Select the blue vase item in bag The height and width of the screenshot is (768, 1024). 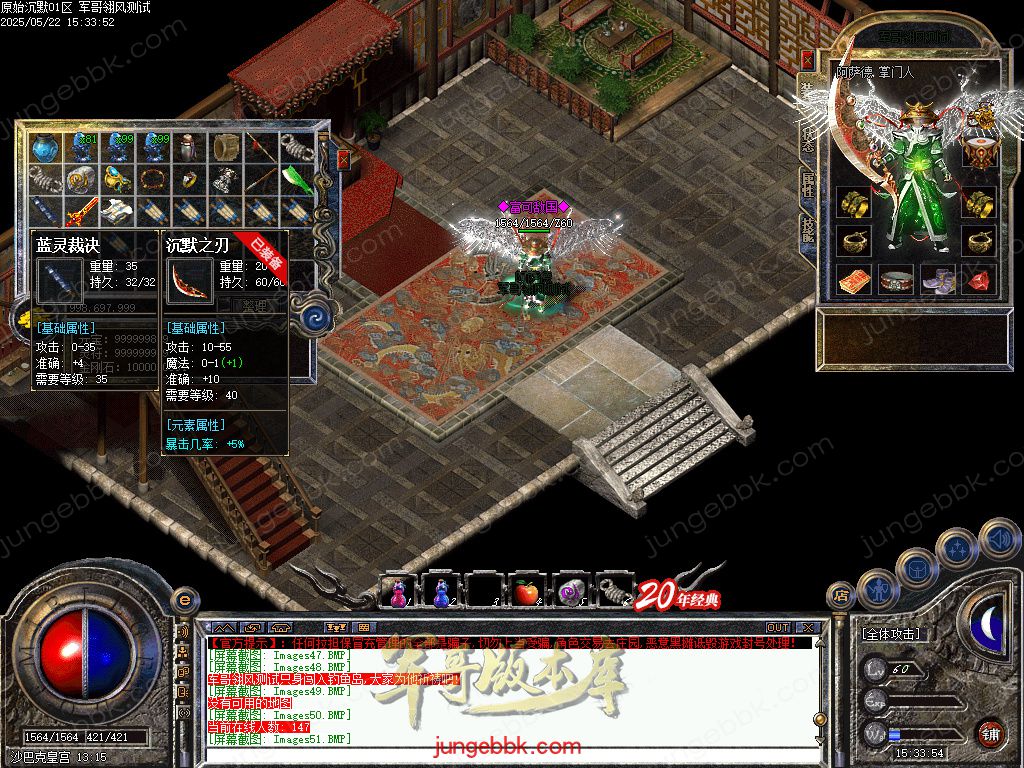44,148
